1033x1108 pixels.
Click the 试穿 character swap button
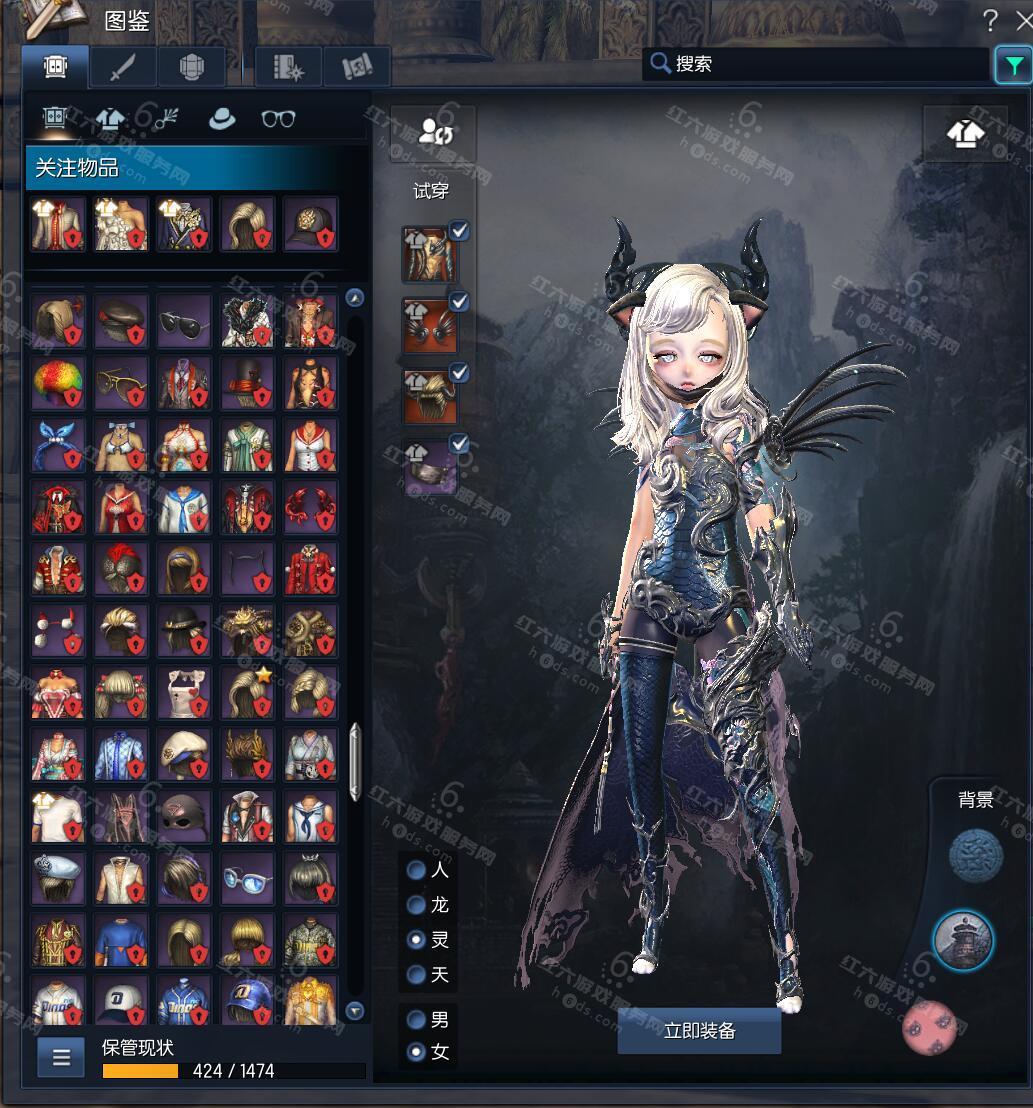(x=434, y=132)
